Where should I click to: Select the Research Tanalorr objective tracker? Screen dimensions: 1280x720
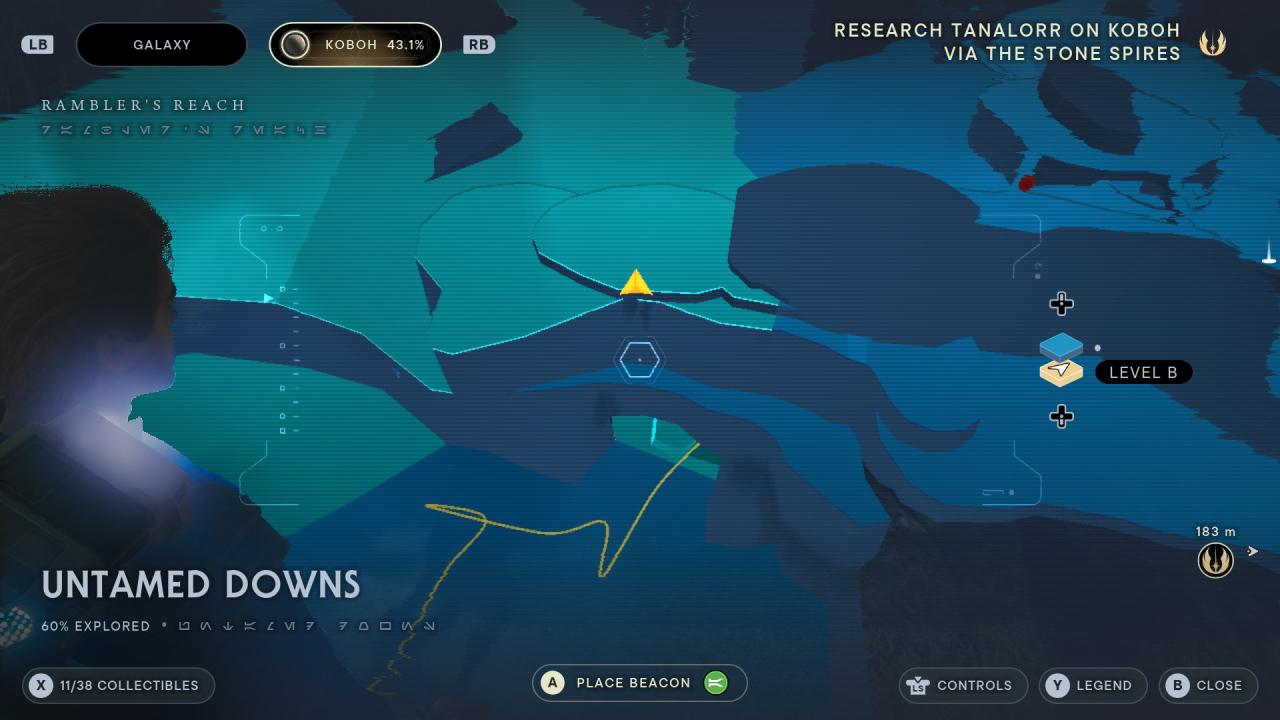[1008, 42]
